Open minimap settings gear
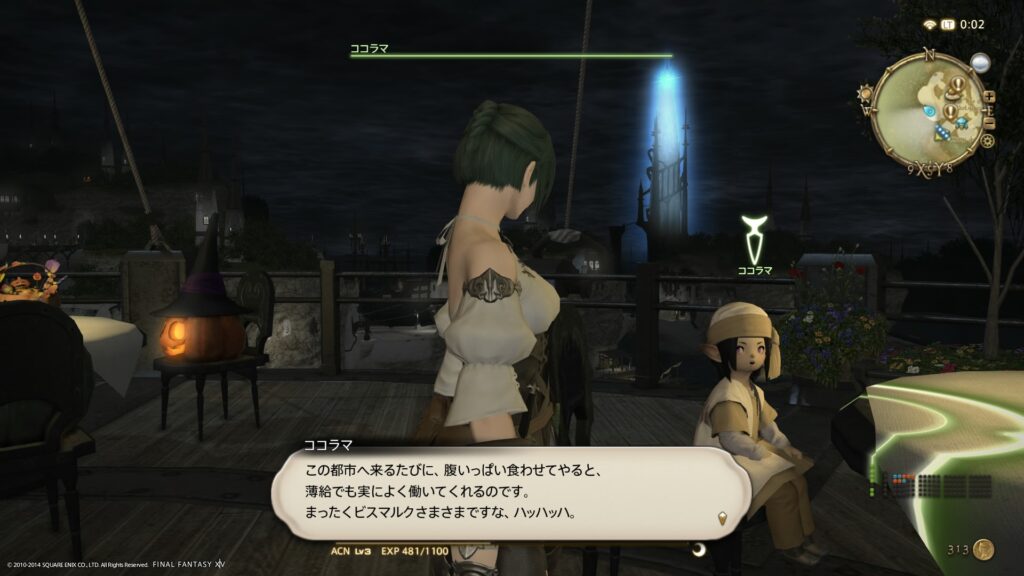The image size is (1024, 576). pos(987,141)
